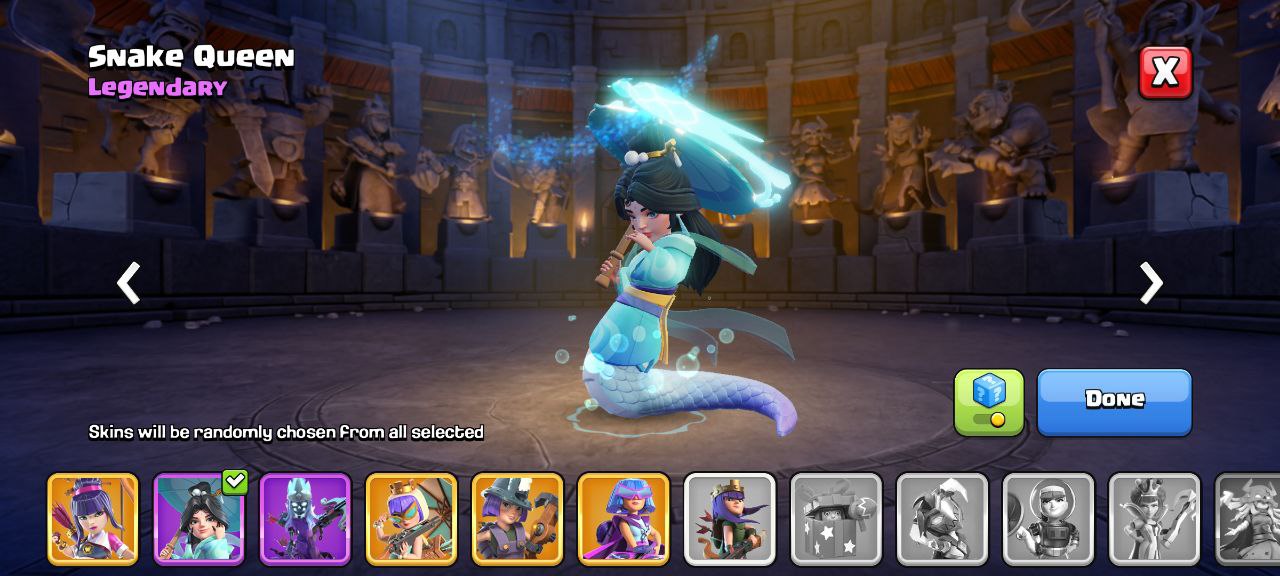Viewport: 1280px width, 576px height.
Task: Select the sunglasses and parasol queen skin
Action: tap(411, 518)
